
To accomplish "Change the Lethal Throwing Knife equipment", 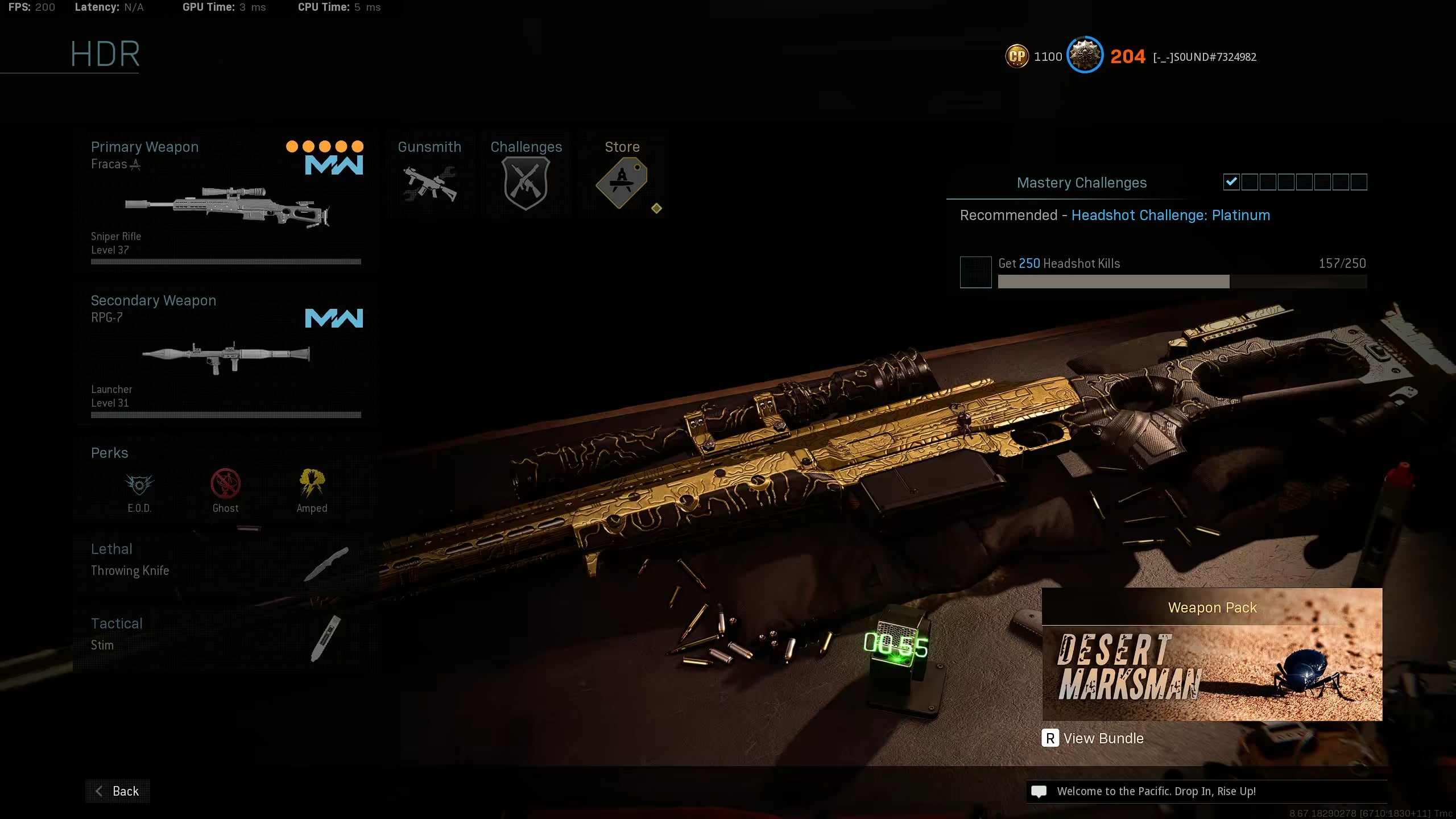I will point(226,560).
